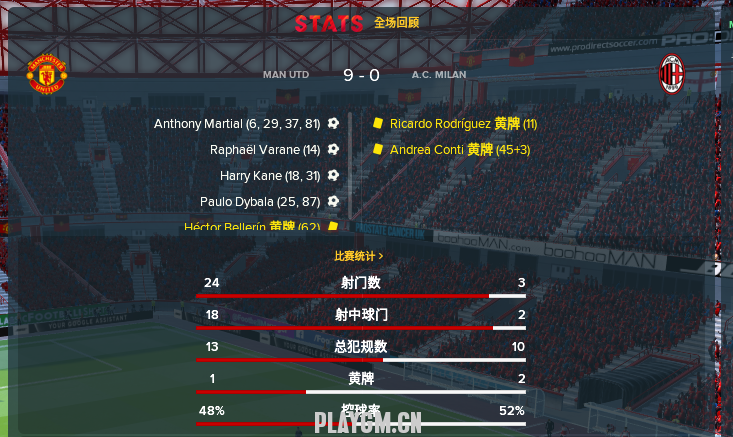Viewport: 733px width, 437px height.
Task: Select the 全场回顾 full-match review label
Action: point(397,22)
